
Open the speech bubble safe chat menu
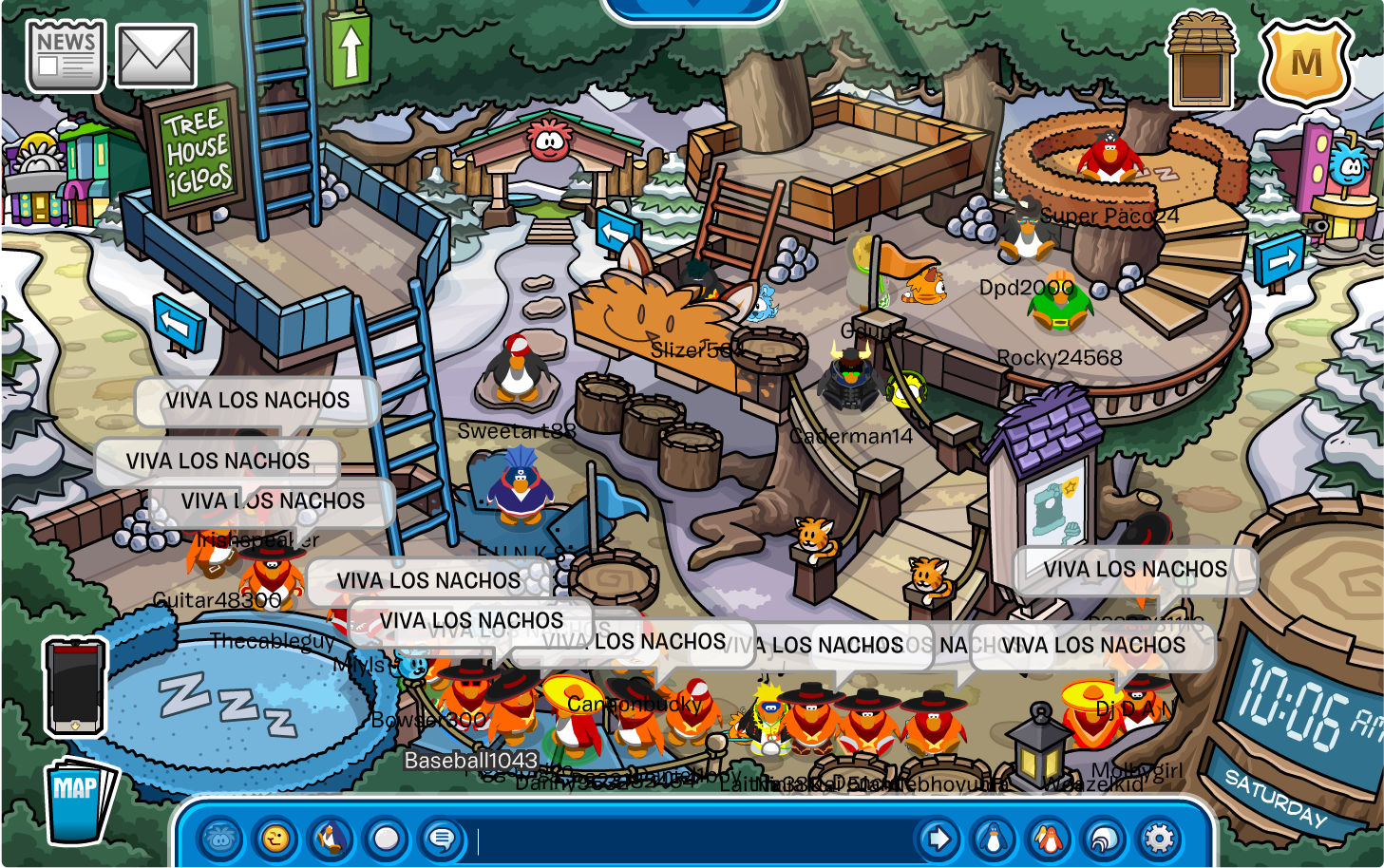(441, 840)
